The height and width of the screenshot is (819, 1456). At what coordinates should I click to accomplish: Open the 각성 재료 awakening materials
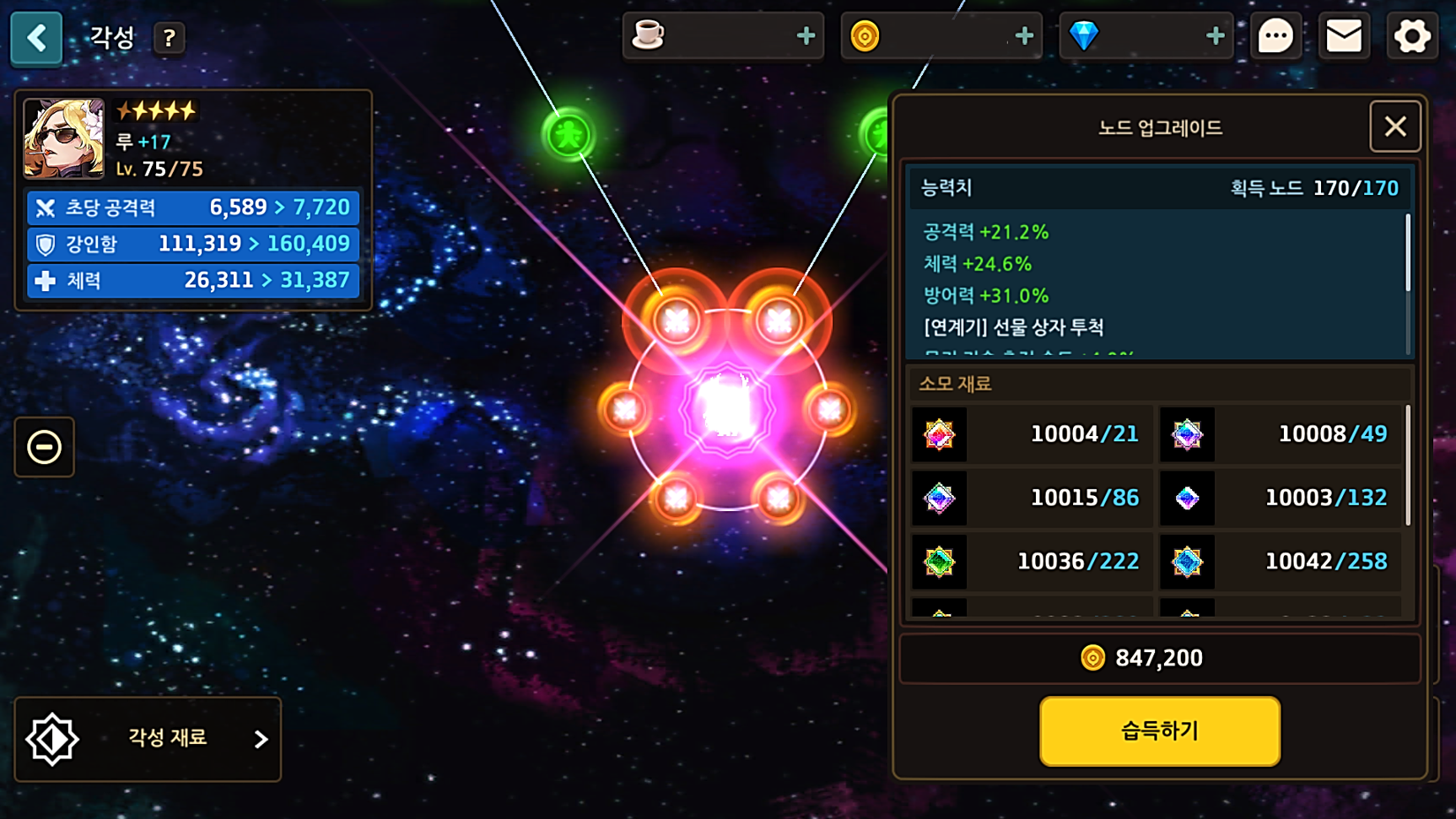point(148,739)
